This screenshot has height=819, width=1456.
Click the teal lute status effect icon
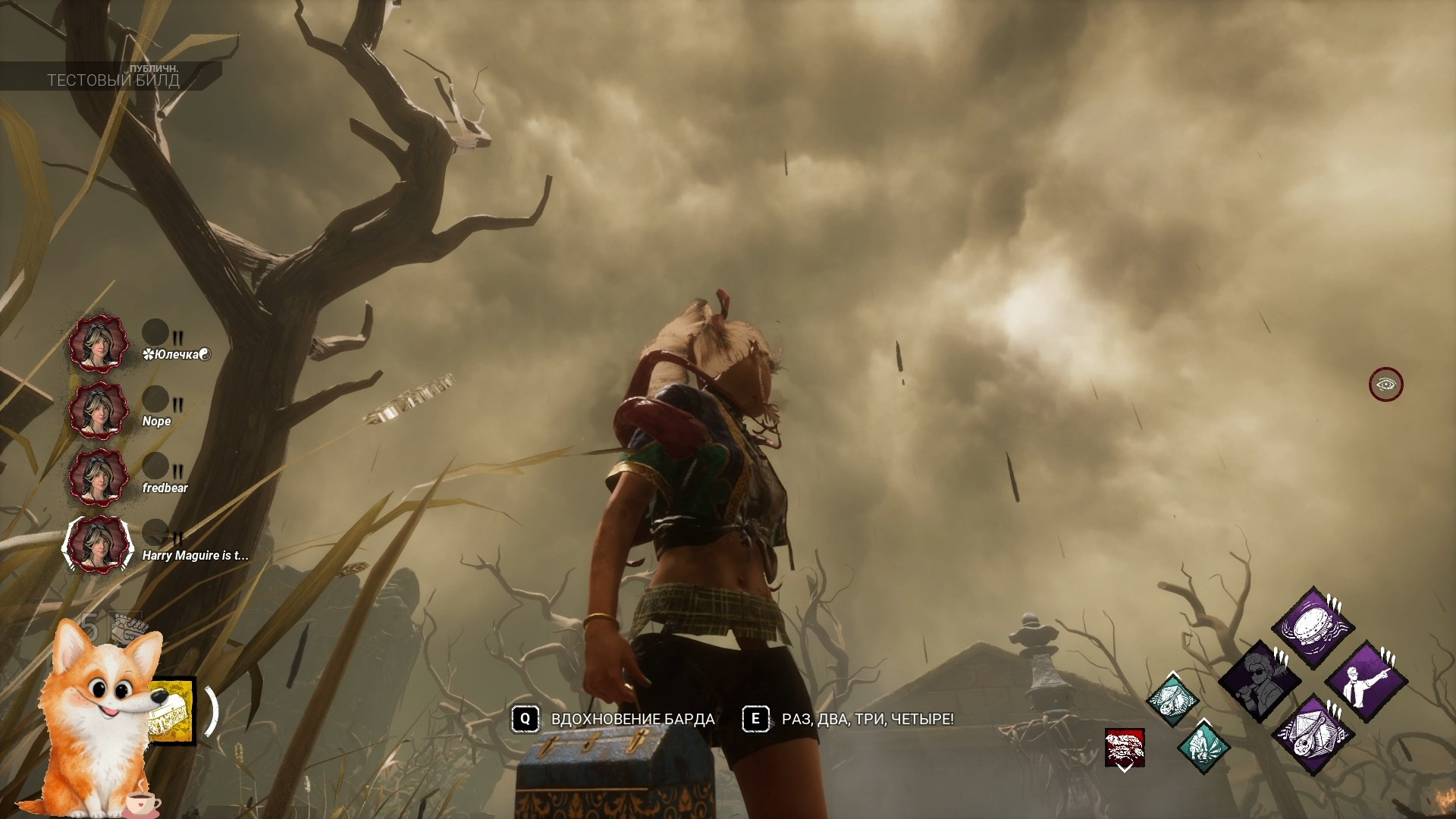pyautogui.click(x=1172, y=699)
